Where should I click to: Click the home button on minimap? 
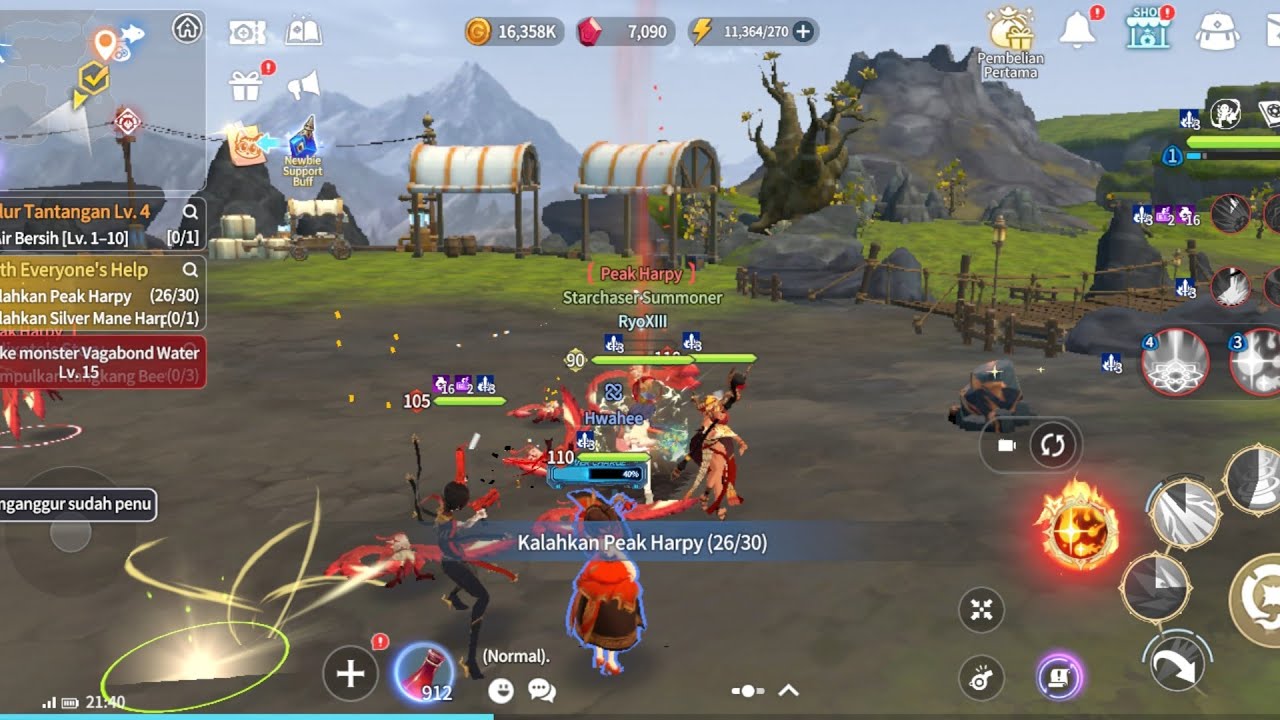(187, 28)
